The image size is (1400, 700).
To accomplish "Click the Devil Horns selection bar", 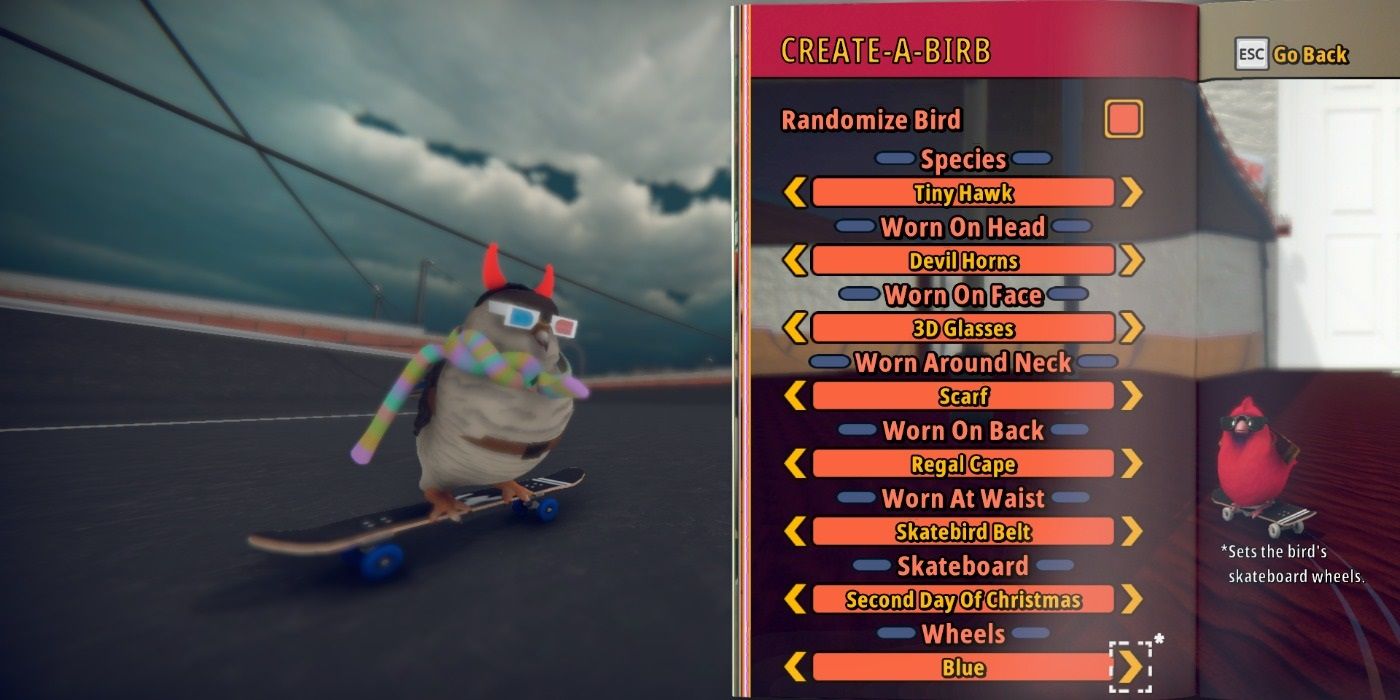I will [963, 260].
